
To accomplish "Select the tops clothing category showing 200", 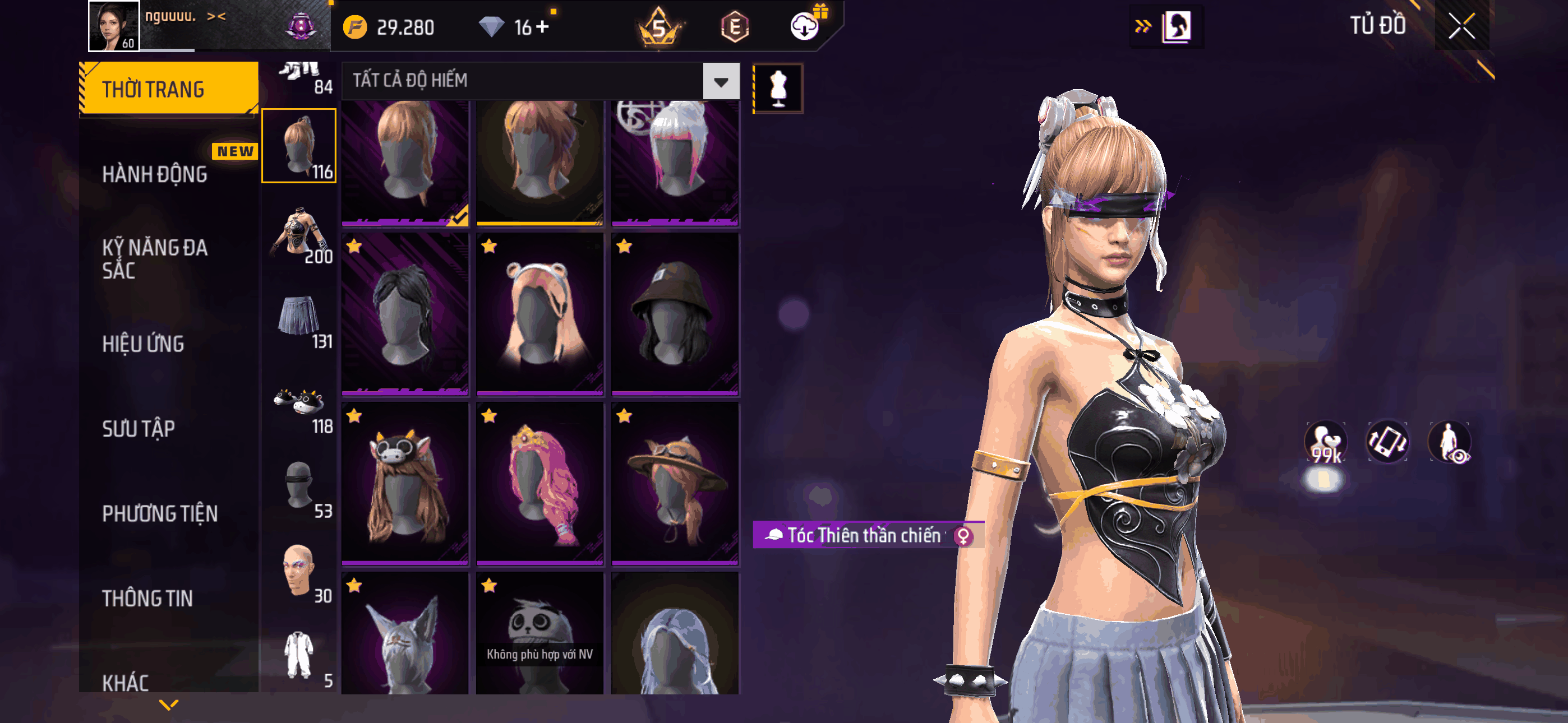I will tap(299, 234).
